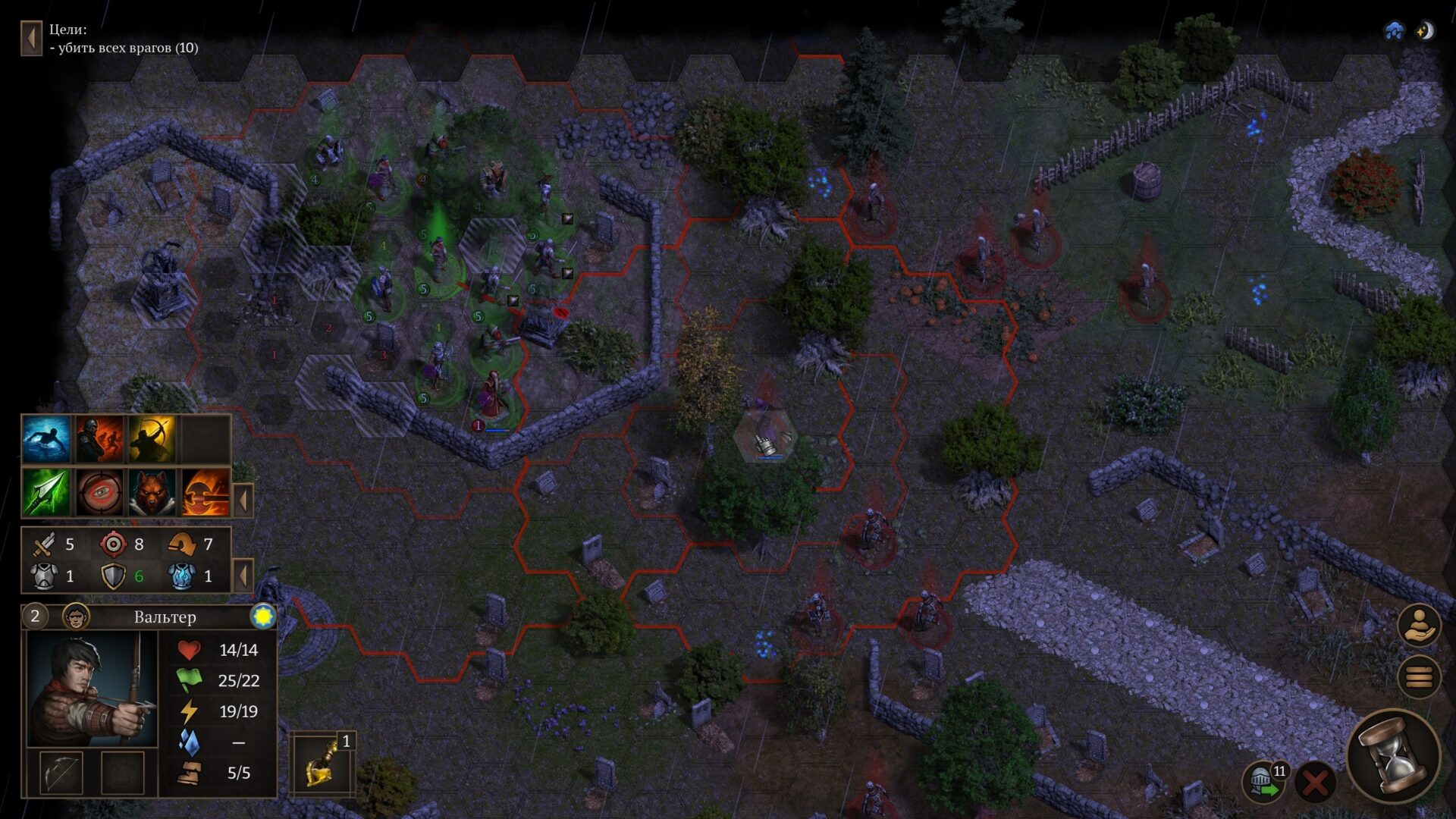The image size is (1456, 819).
Task: Click Walter's archer portrait
Action: click(92, 689)
